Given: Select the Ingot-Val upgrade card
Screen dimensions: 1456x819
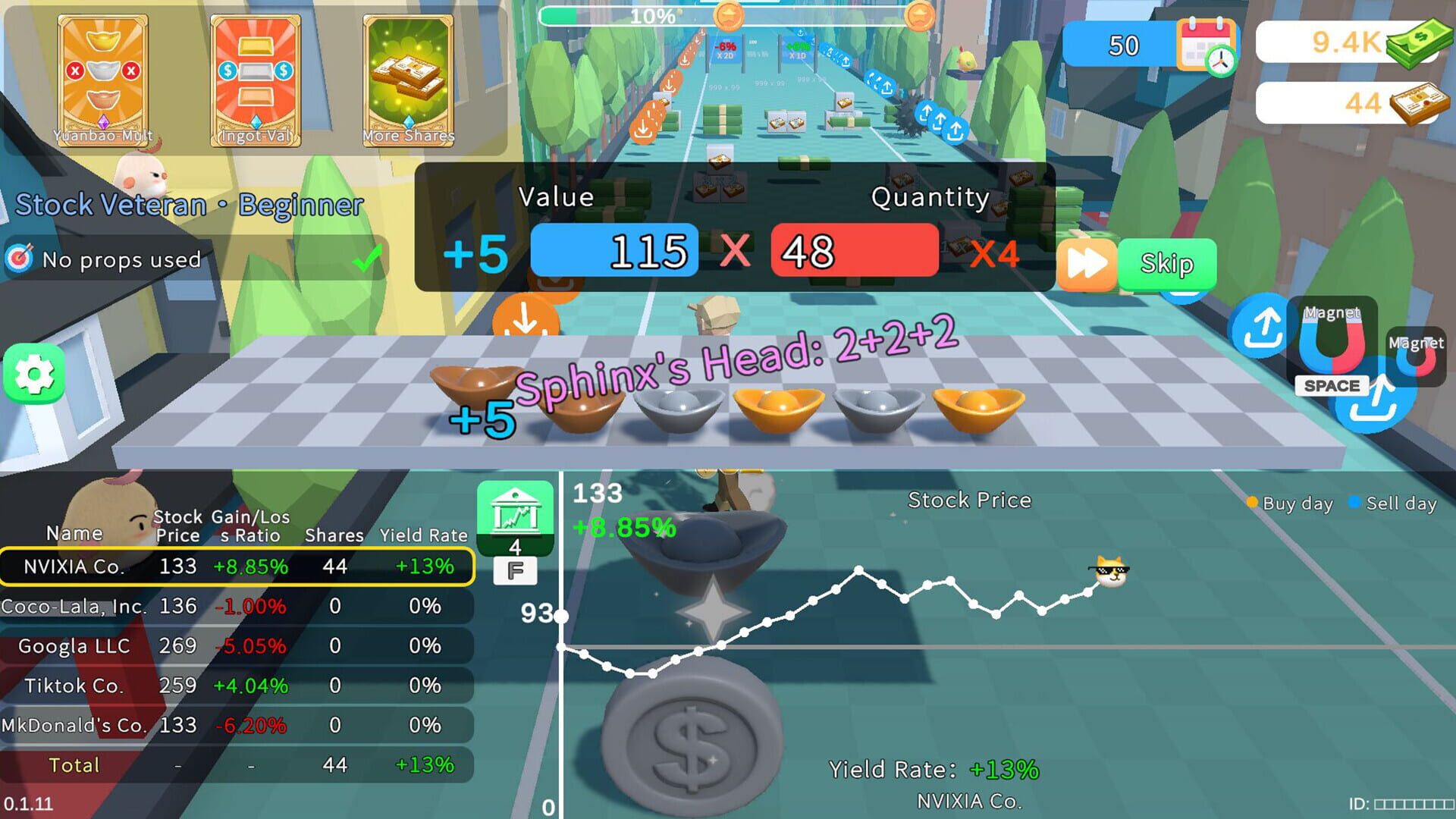Looking at the screenshot, I should coord(255,80).
